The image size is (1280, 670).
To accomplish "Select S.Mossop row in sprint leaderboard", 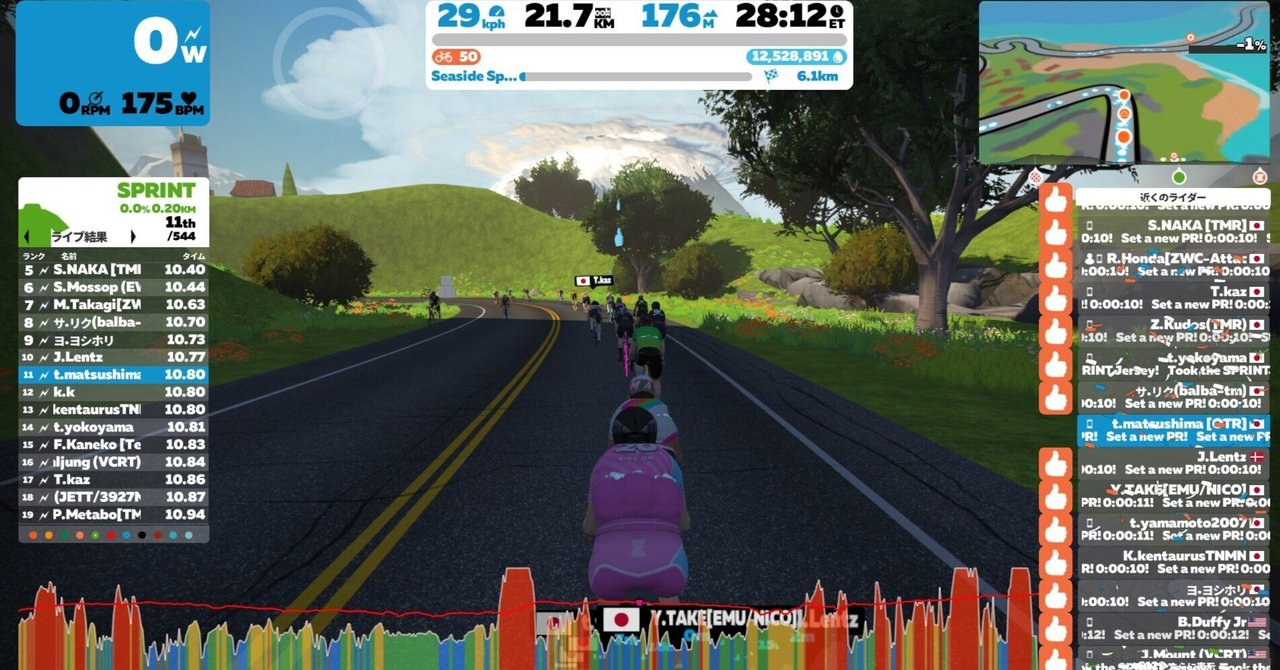I will pos(113,287).
